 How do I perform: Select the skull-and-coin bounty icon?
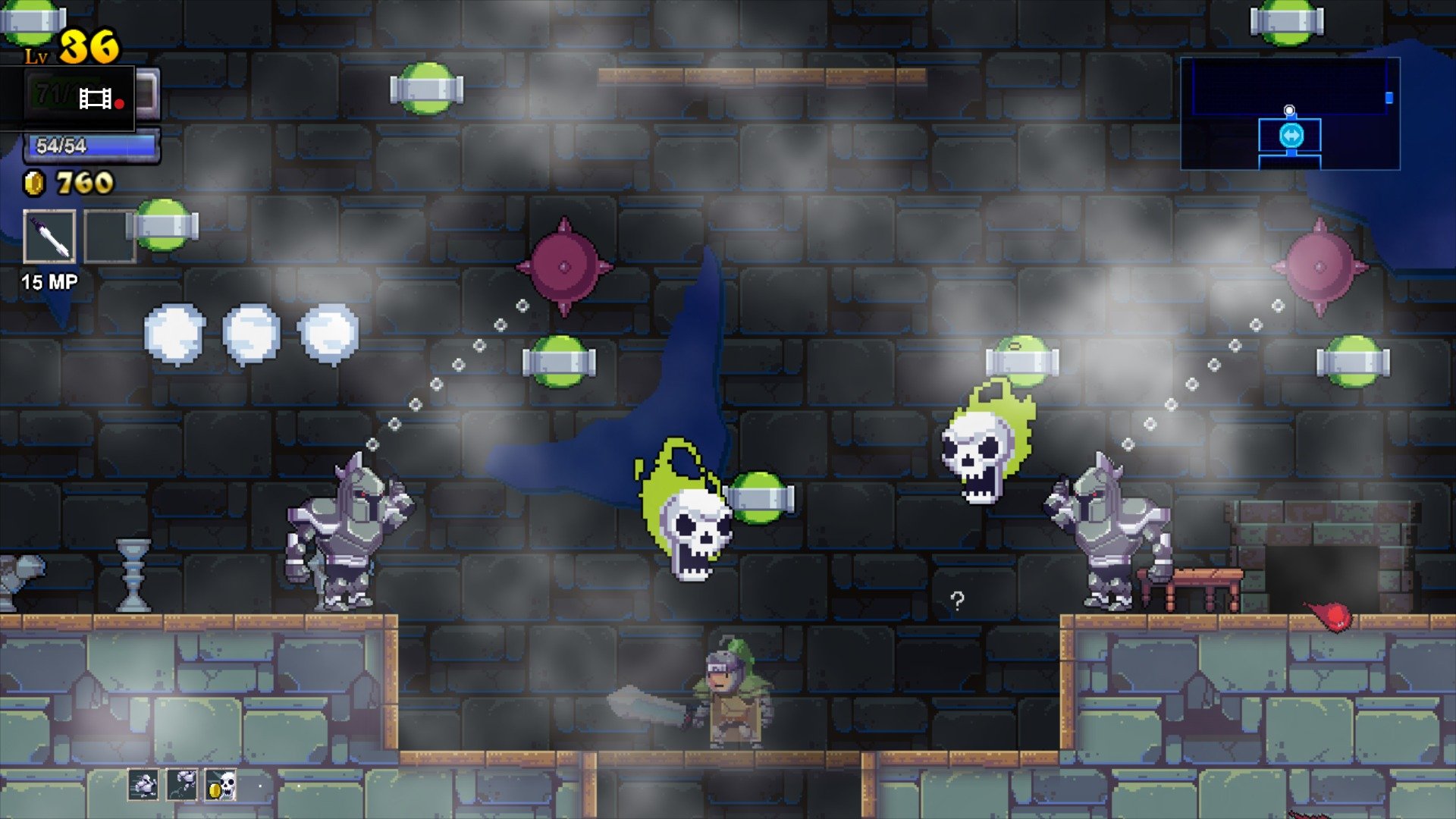coord(221,785)
